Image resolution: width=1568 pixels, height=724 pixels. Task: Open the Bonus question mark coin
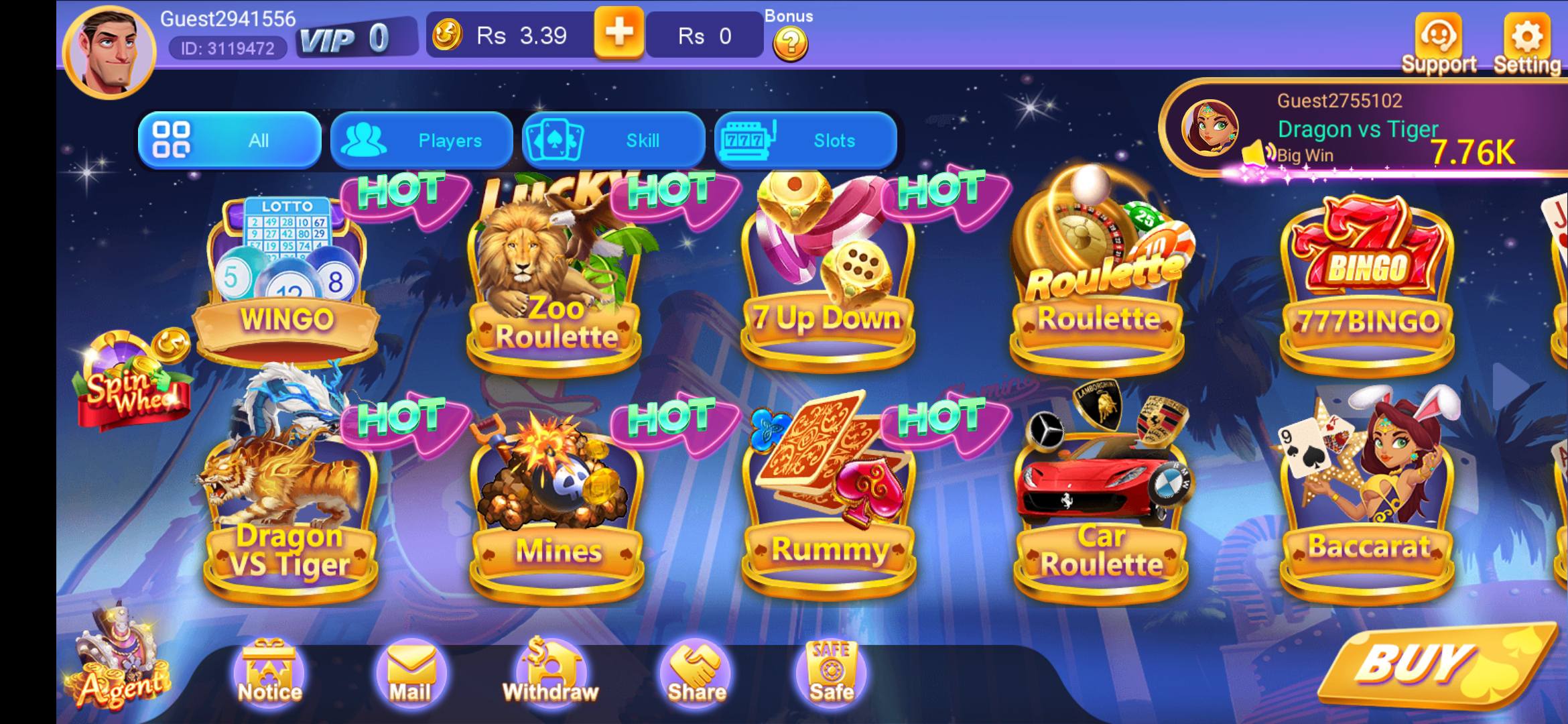(791, 42)
